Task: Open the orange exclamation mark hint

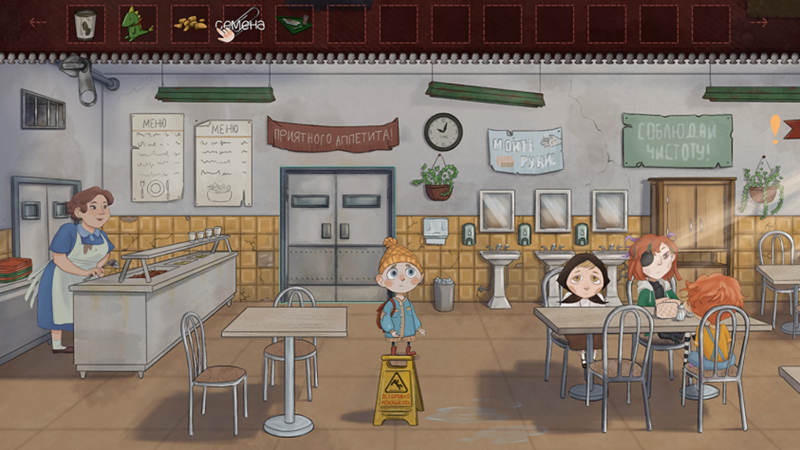Action: click(x=775, y=128)
